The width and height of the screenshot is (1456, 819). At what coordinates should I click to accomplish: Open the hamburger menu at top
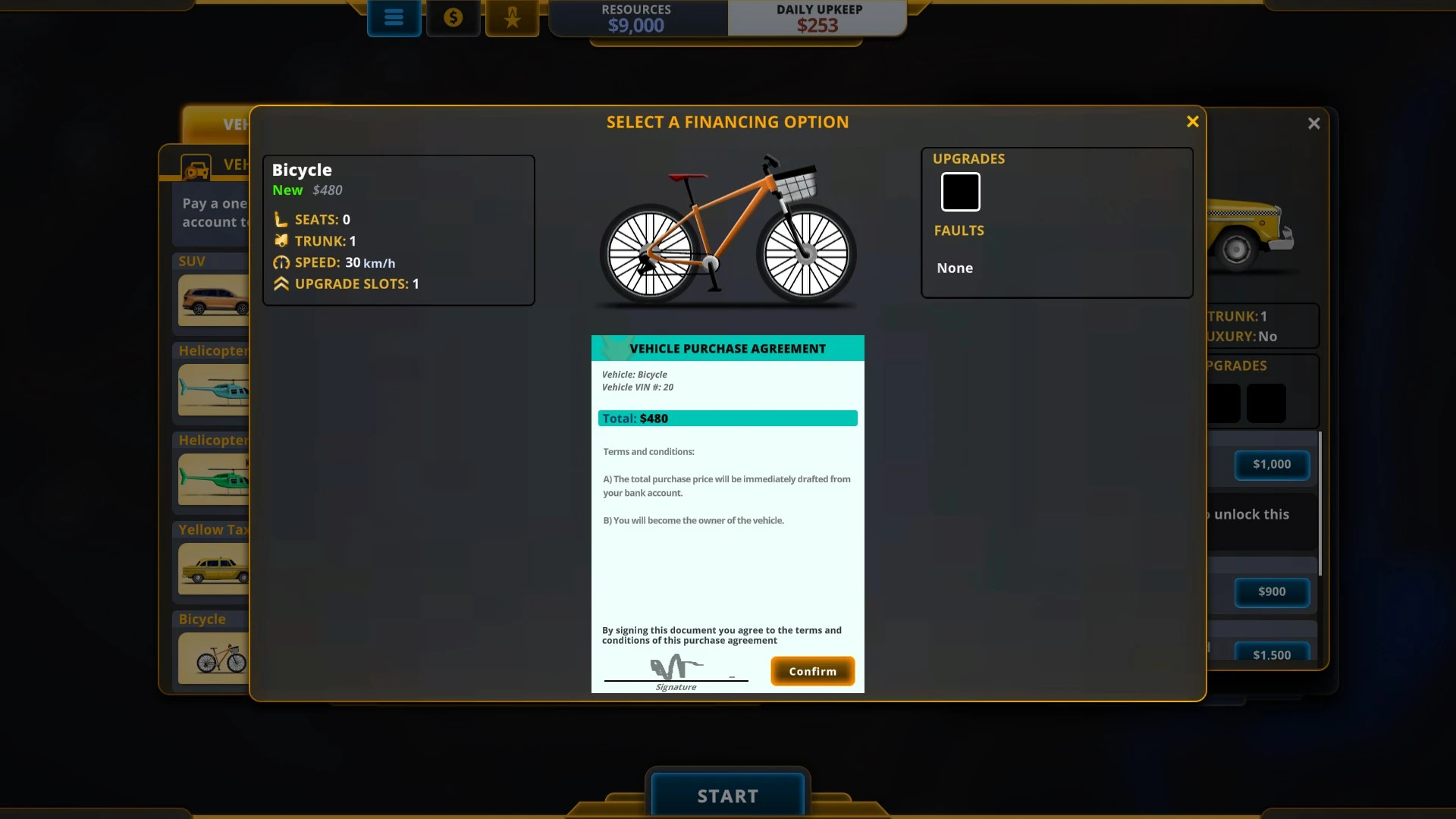pyautogui.click(x=394, y=17)
